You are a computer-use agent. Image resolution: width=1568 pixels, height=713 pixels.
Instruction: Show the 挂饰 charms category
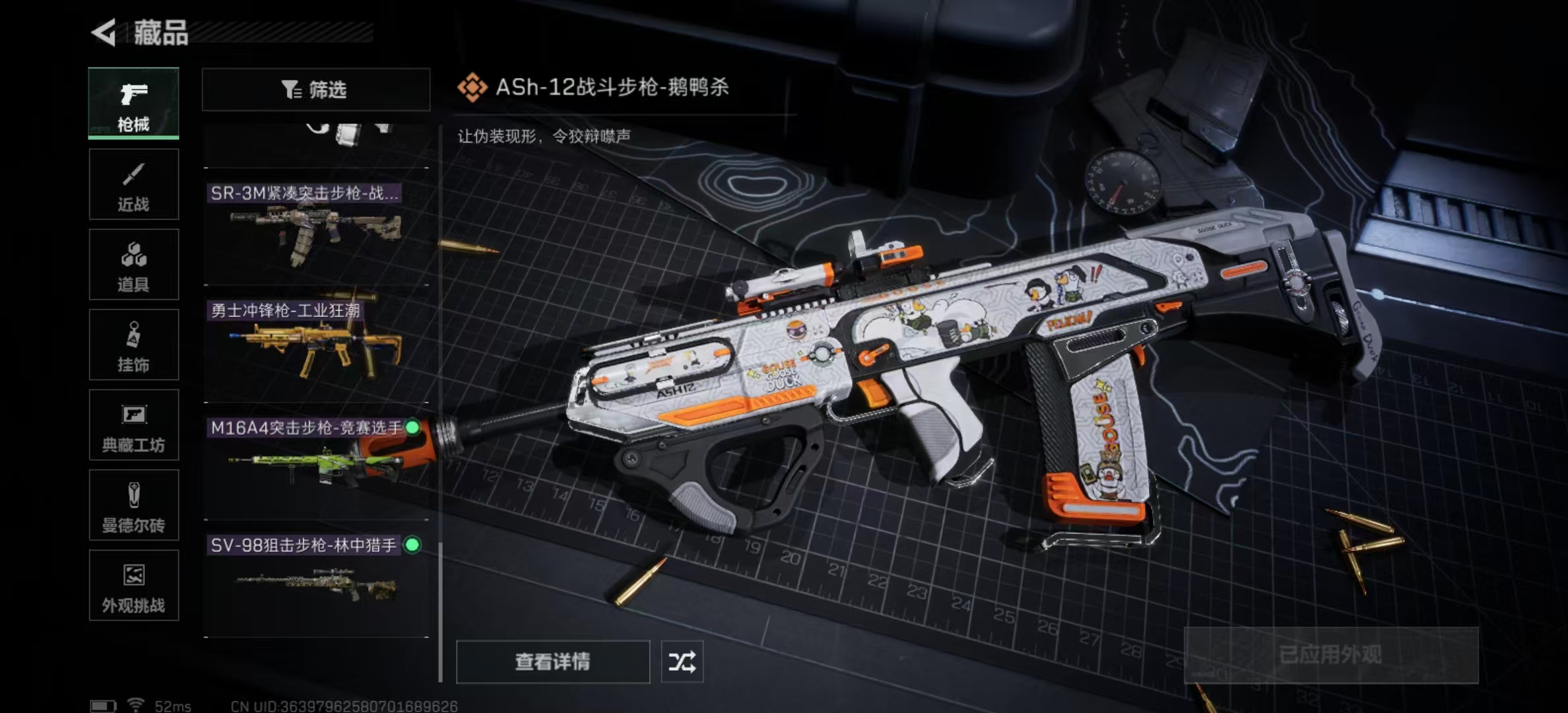tap(133, 345)
